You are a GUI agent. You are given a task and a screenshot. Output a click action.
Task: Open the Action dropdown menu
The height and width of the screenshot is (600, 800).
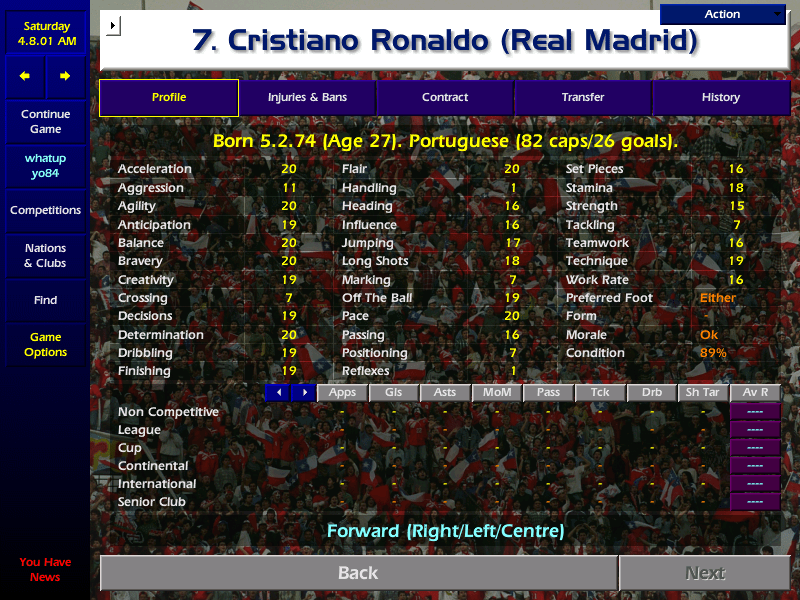click(x=723, y=14)
